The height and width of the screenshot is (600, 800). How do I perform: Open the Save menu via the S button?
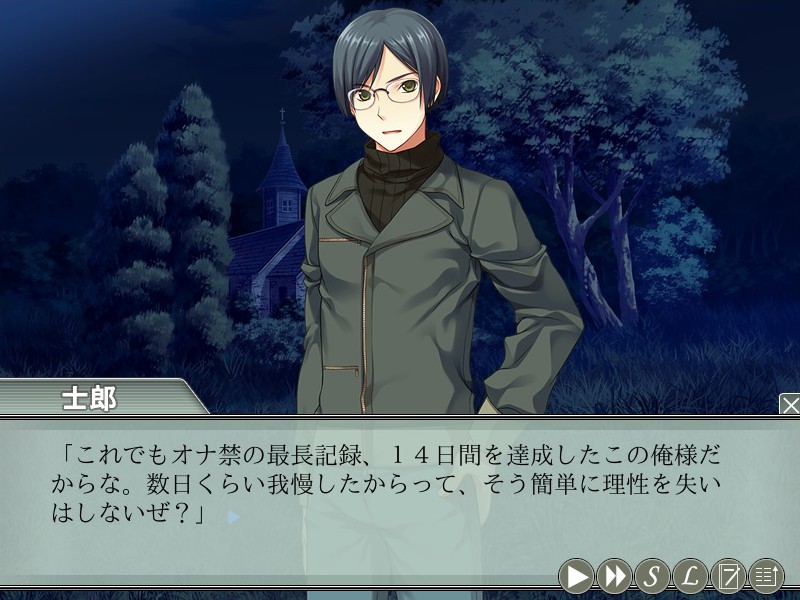652,575
